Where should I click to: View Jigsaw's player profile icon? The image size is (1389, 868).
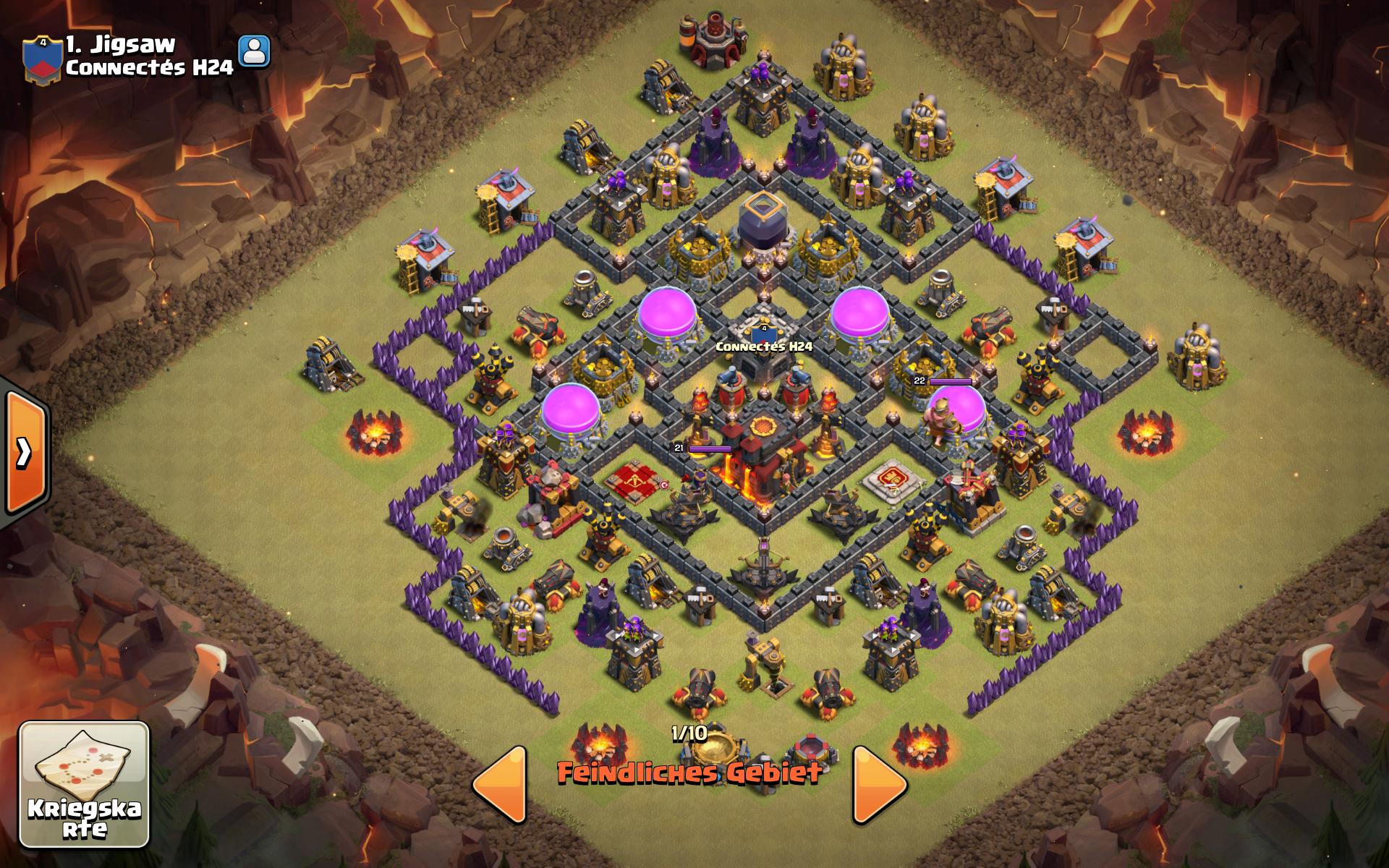tap(254, 52)
